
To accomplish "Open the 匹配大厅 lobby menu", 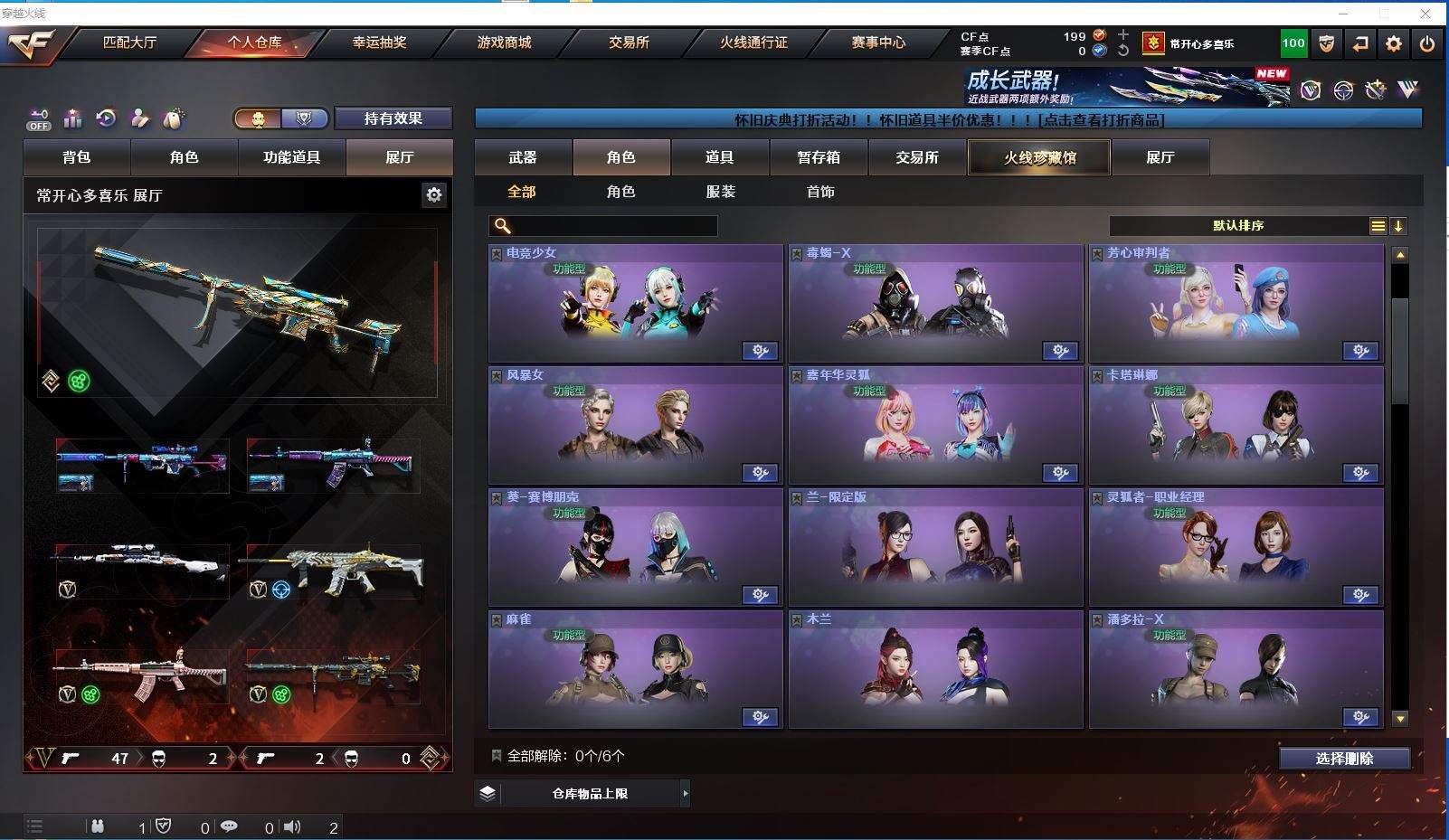I will (x=129, y=42).
